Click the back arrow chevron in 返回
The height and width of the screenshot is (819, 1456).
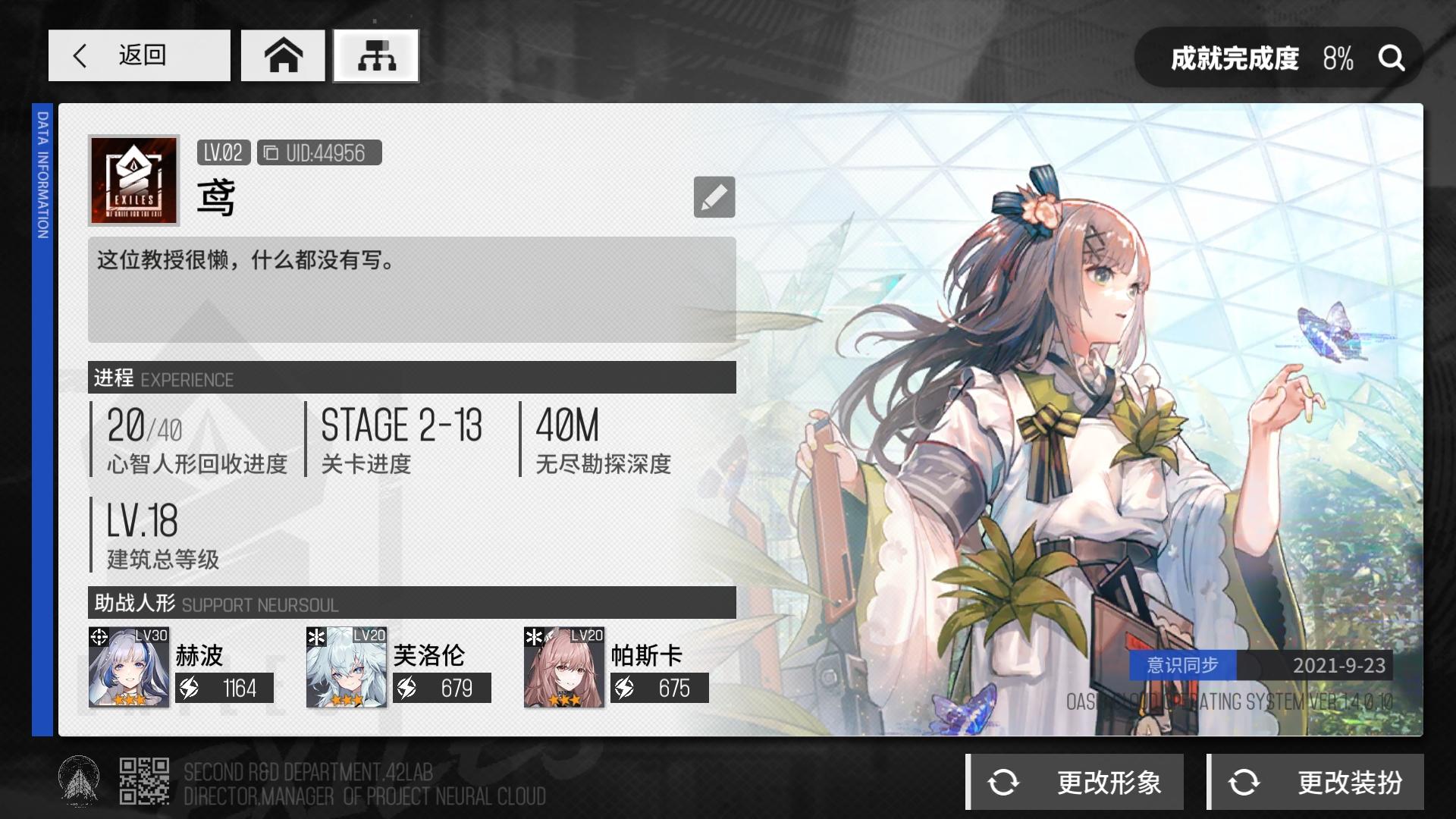coord(81,55)
